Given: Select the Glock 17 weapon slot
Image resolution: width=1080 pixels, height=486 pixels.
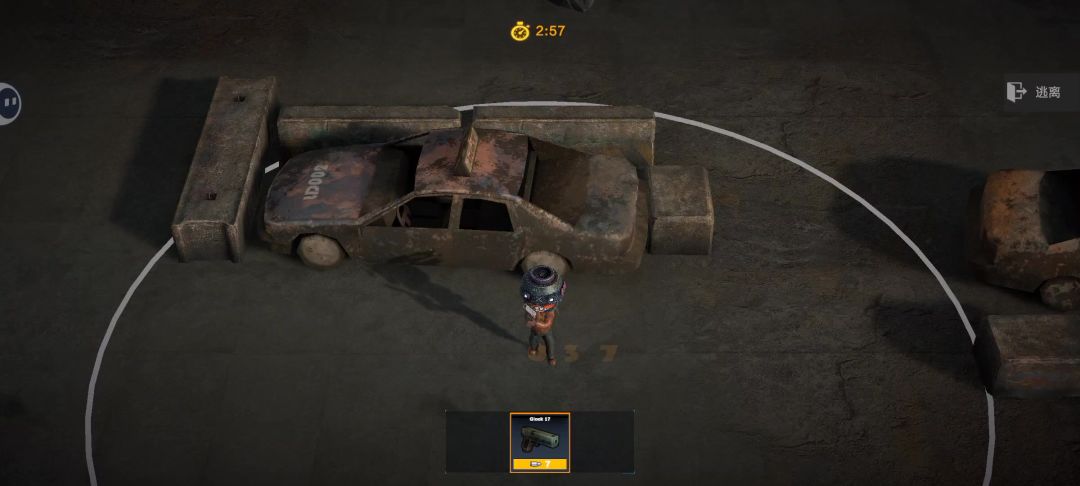Looking at the screenshot, I should coord(539,441).
